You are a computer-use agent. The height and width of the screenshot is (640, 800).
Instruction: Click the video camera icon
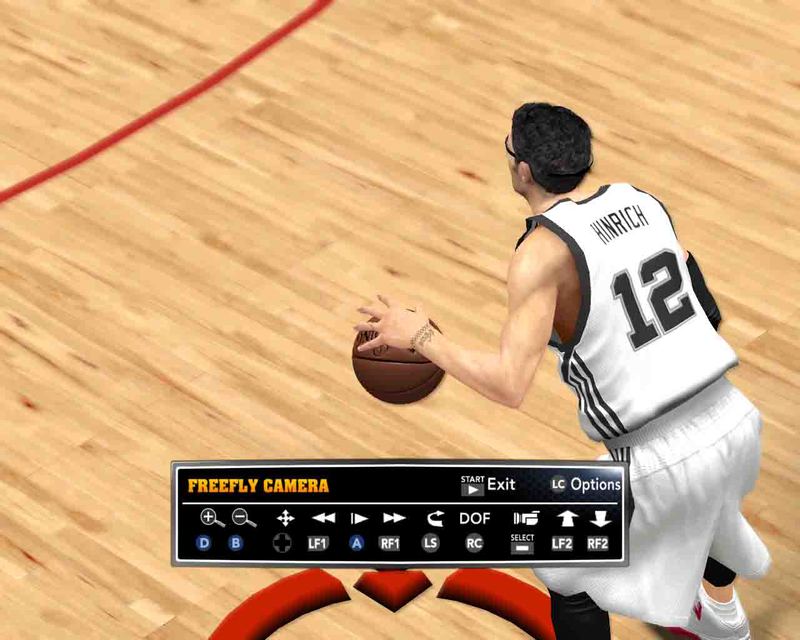pyautogui.click(x=524, y=518)
